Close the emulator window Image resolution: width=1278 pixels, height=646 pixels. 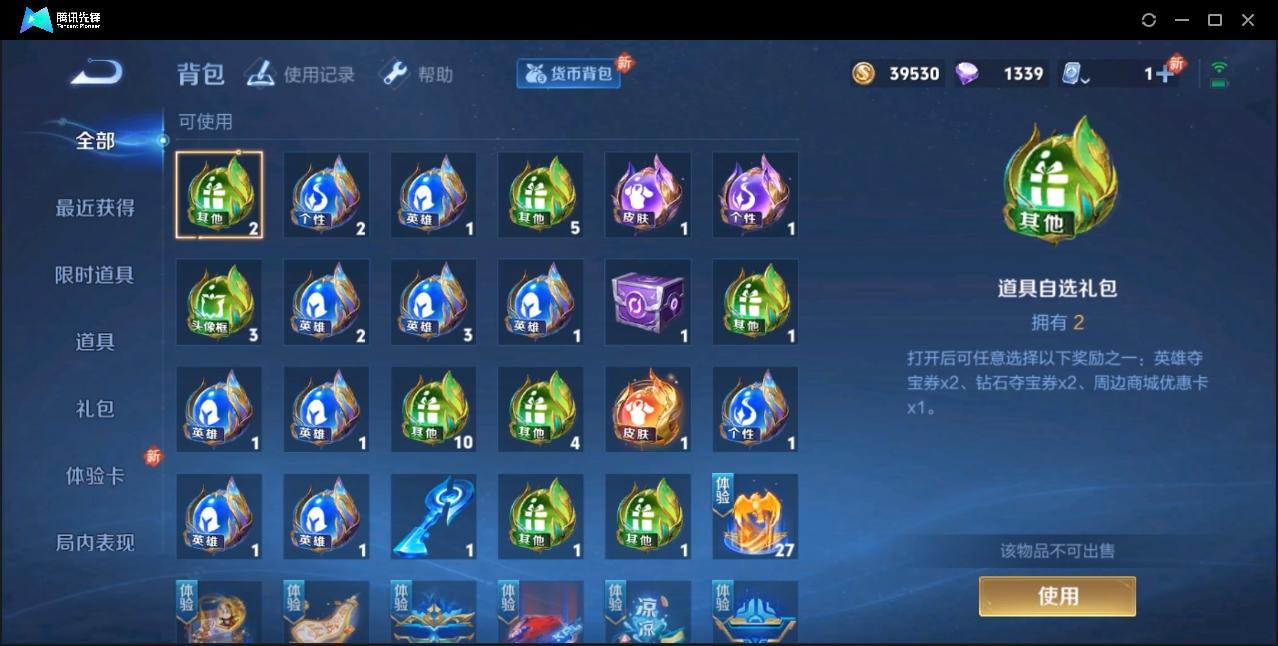click(x=1248, y=20)
